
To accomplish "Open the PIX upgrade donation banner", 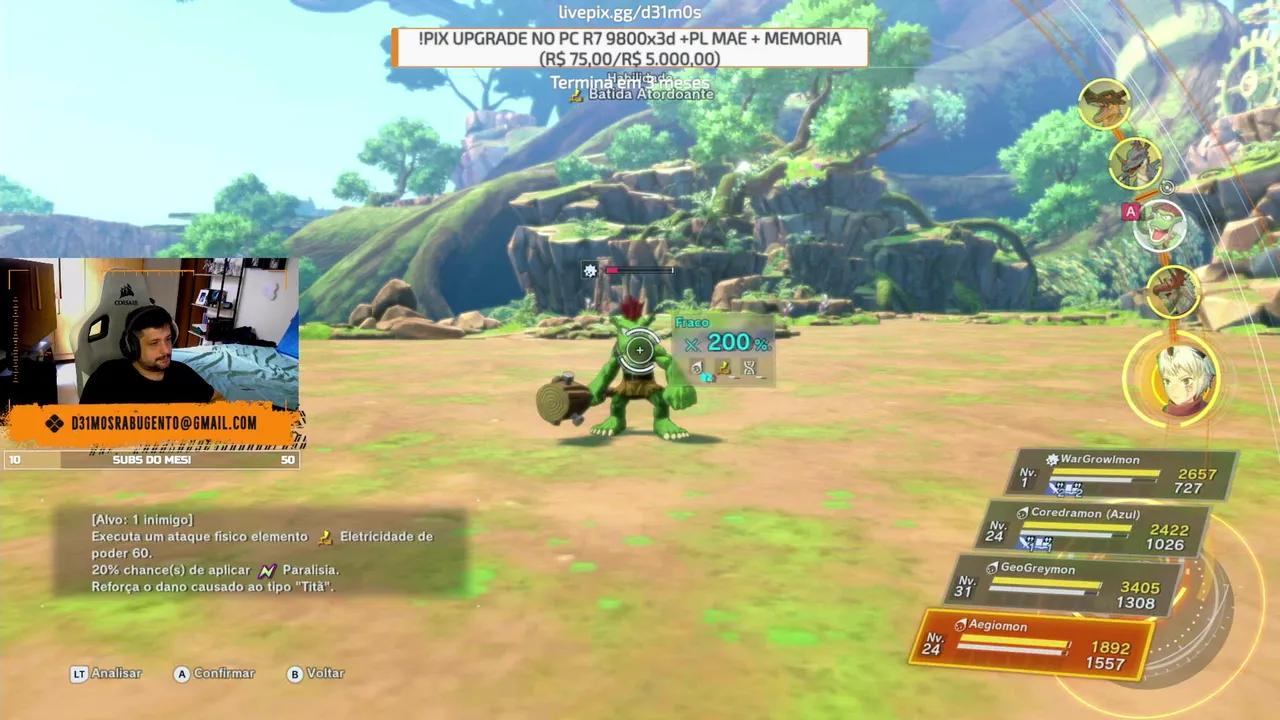I will tap(630, 48).
